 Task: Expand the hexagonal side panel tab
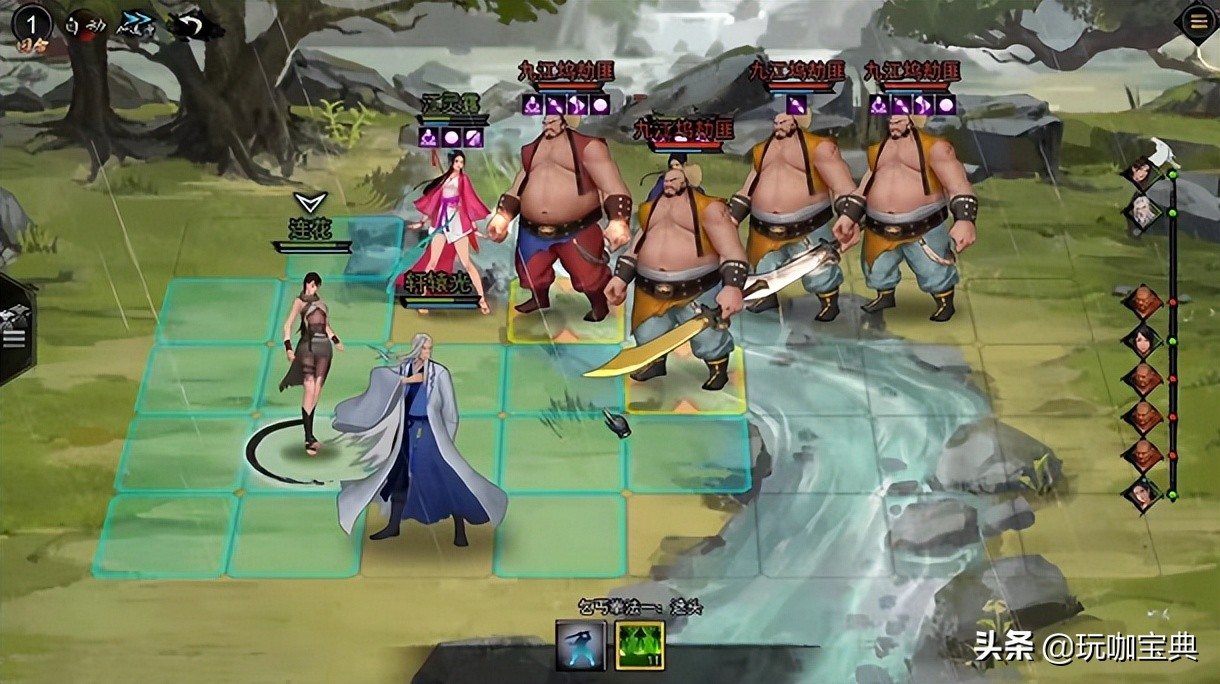(x=14, y=330)
